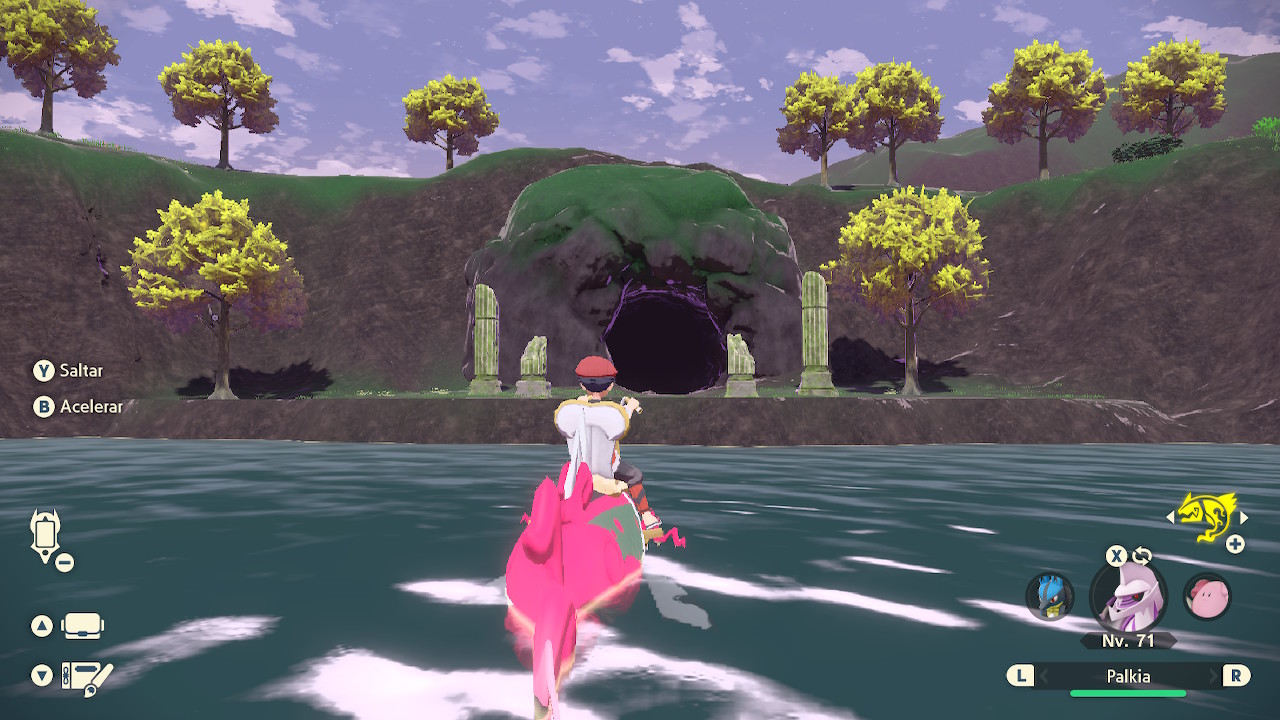1280x720 pixels.
Task: Open the Pokédex notebook and brush icon
Action: (x=86, y=677)
